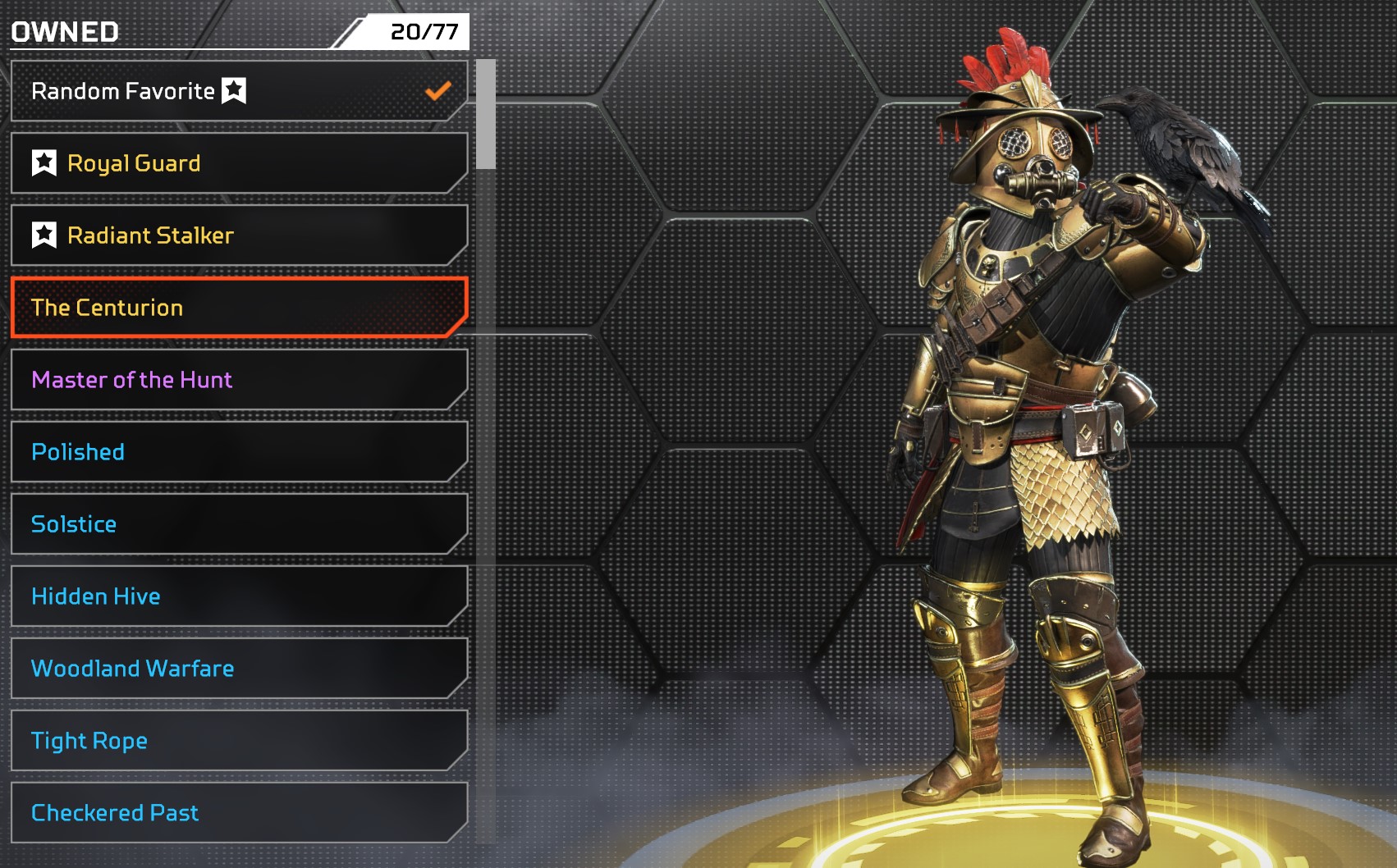Choose the Polished skin
This screenshot has height=868, width=1397.
[x=238, y=452]
